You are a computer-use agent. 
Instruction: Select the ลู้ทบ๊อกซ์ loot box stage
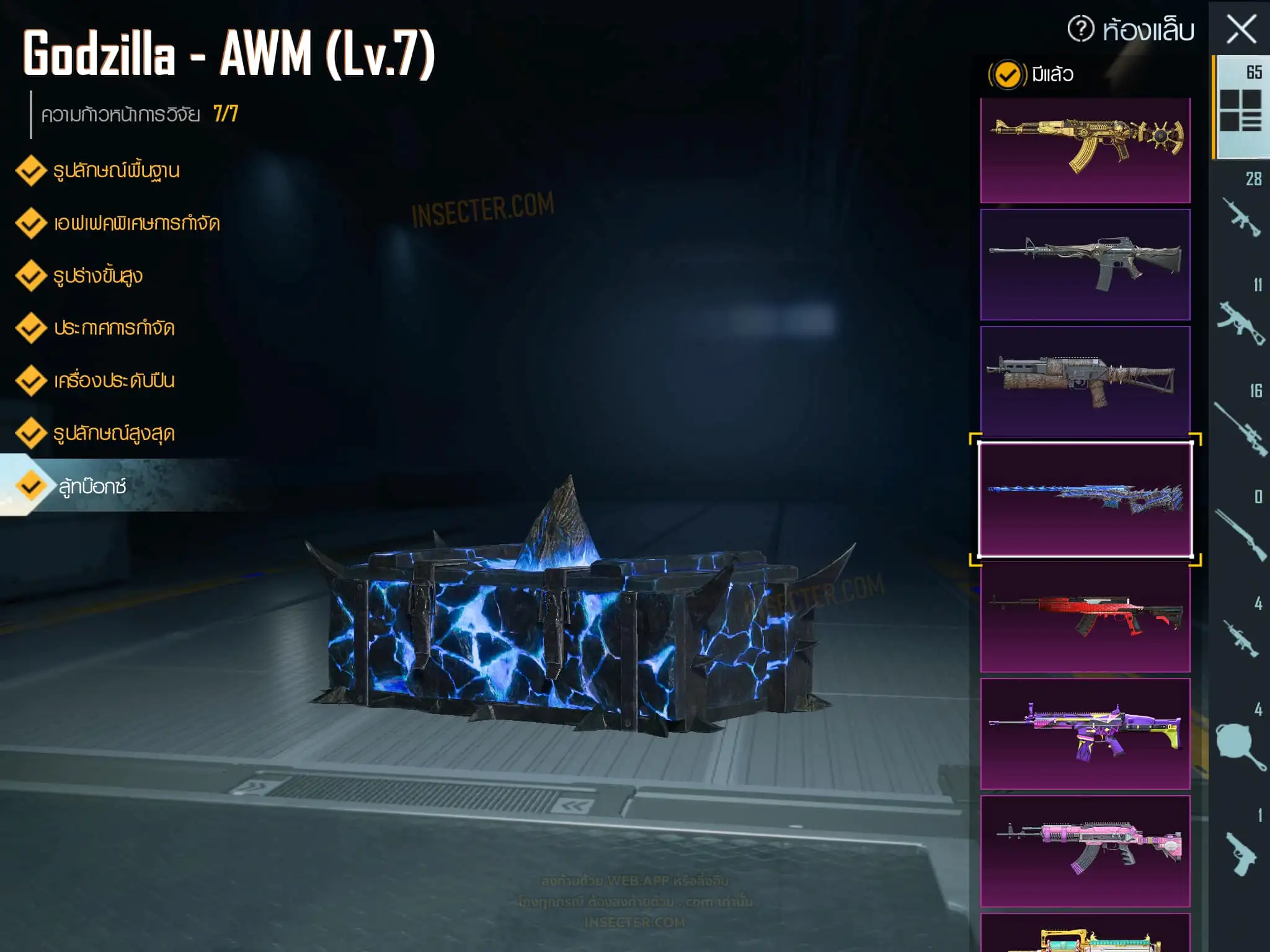coord(92,487)
